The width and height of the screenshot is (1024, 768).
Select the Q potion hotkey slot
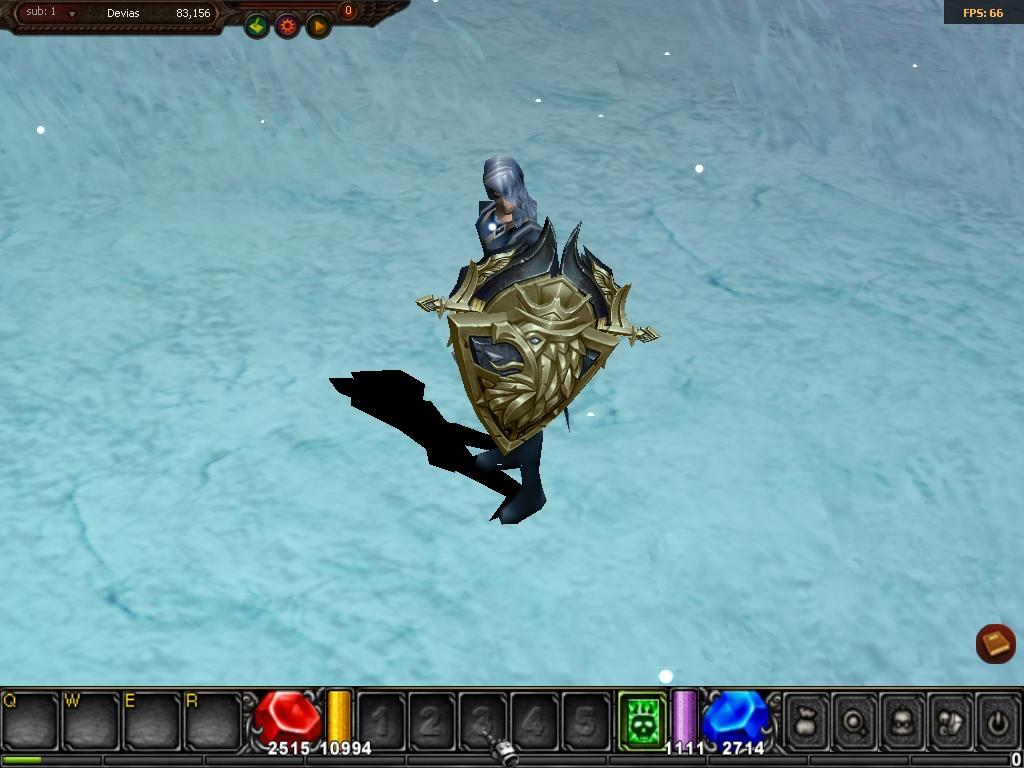tap(31, 720)
